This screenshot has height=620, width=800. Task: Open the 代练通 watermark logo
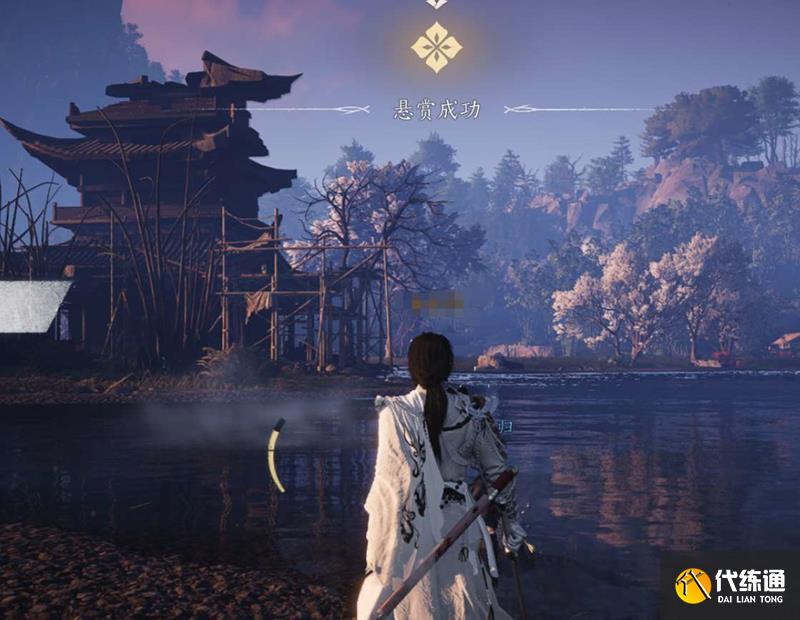[x=730, y=585]
